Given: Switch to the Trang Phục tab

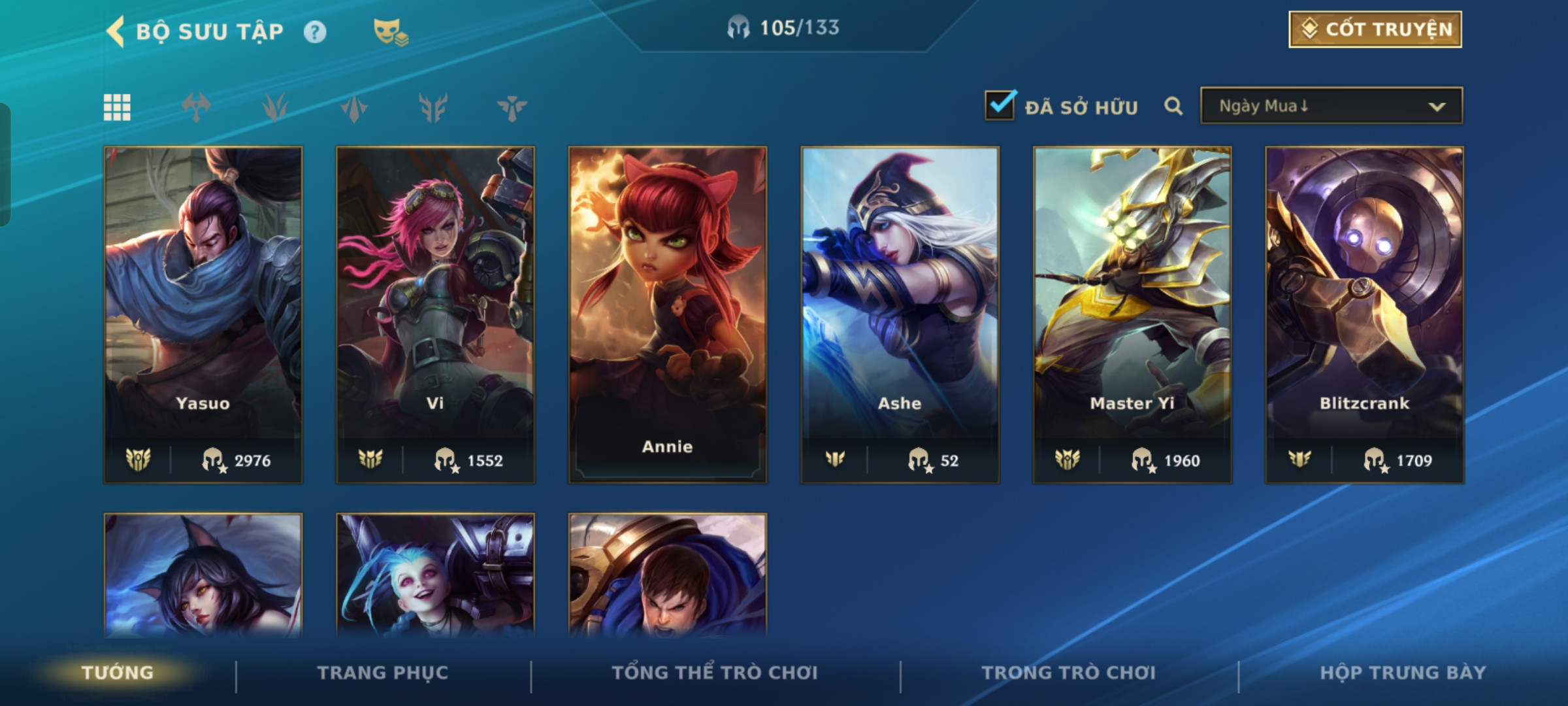Looking at the screenshot, I should 383,673.
